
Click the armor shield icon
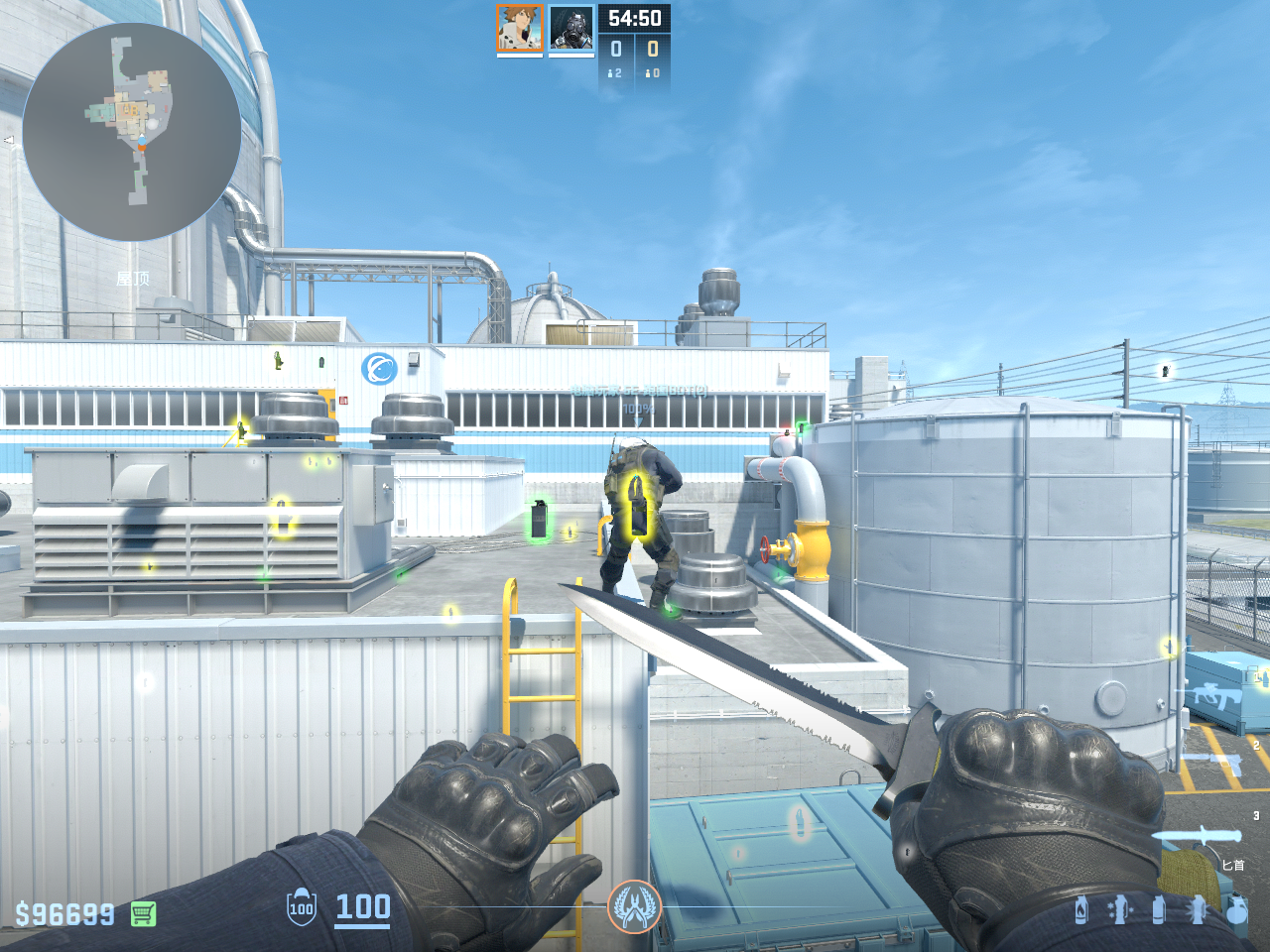tap(302, 907)
